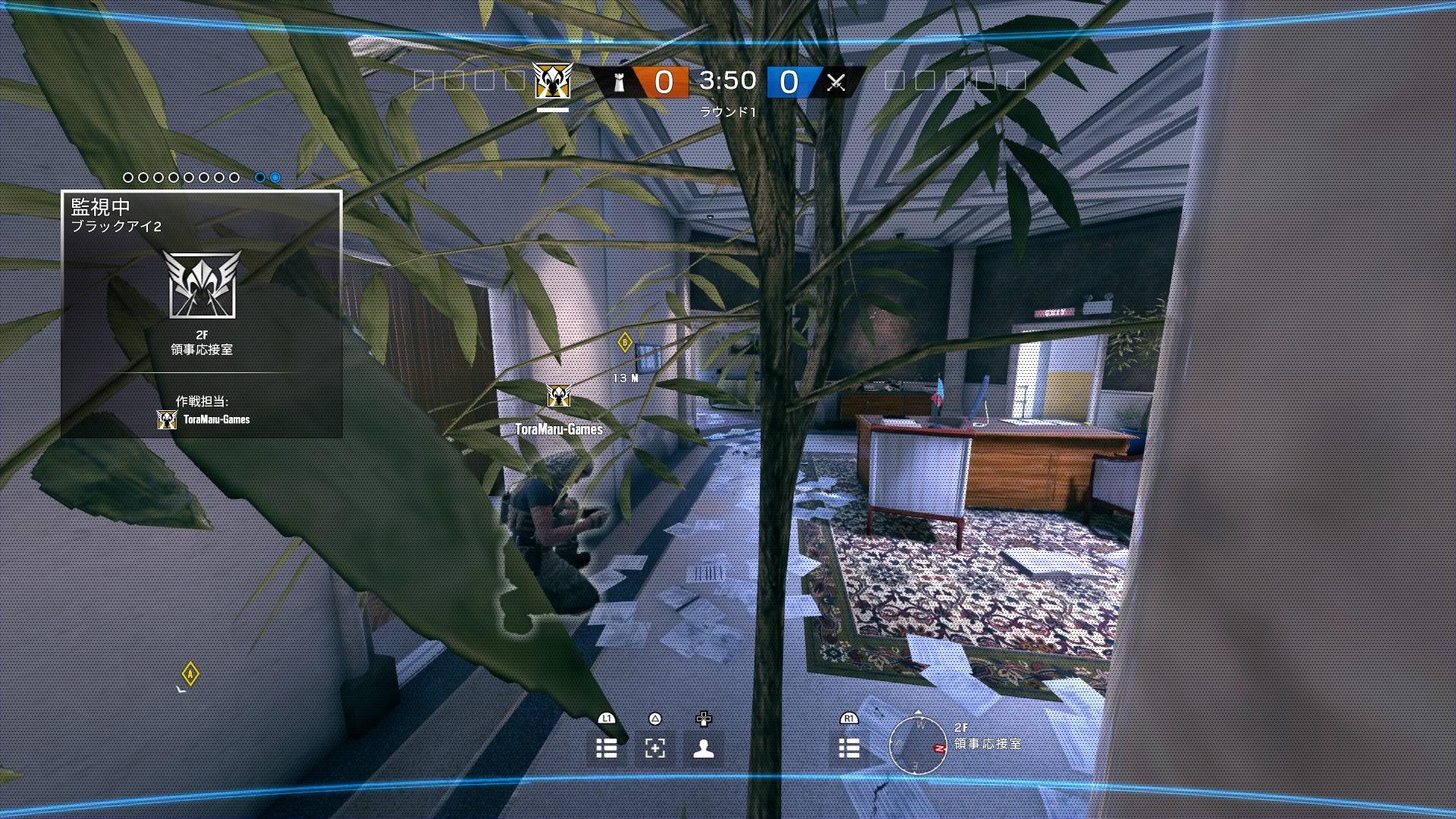The height and width of the screenshot is (819, 1456).
Task: Click the 3:50 round timer display
Action: click(x=726, y=80)
